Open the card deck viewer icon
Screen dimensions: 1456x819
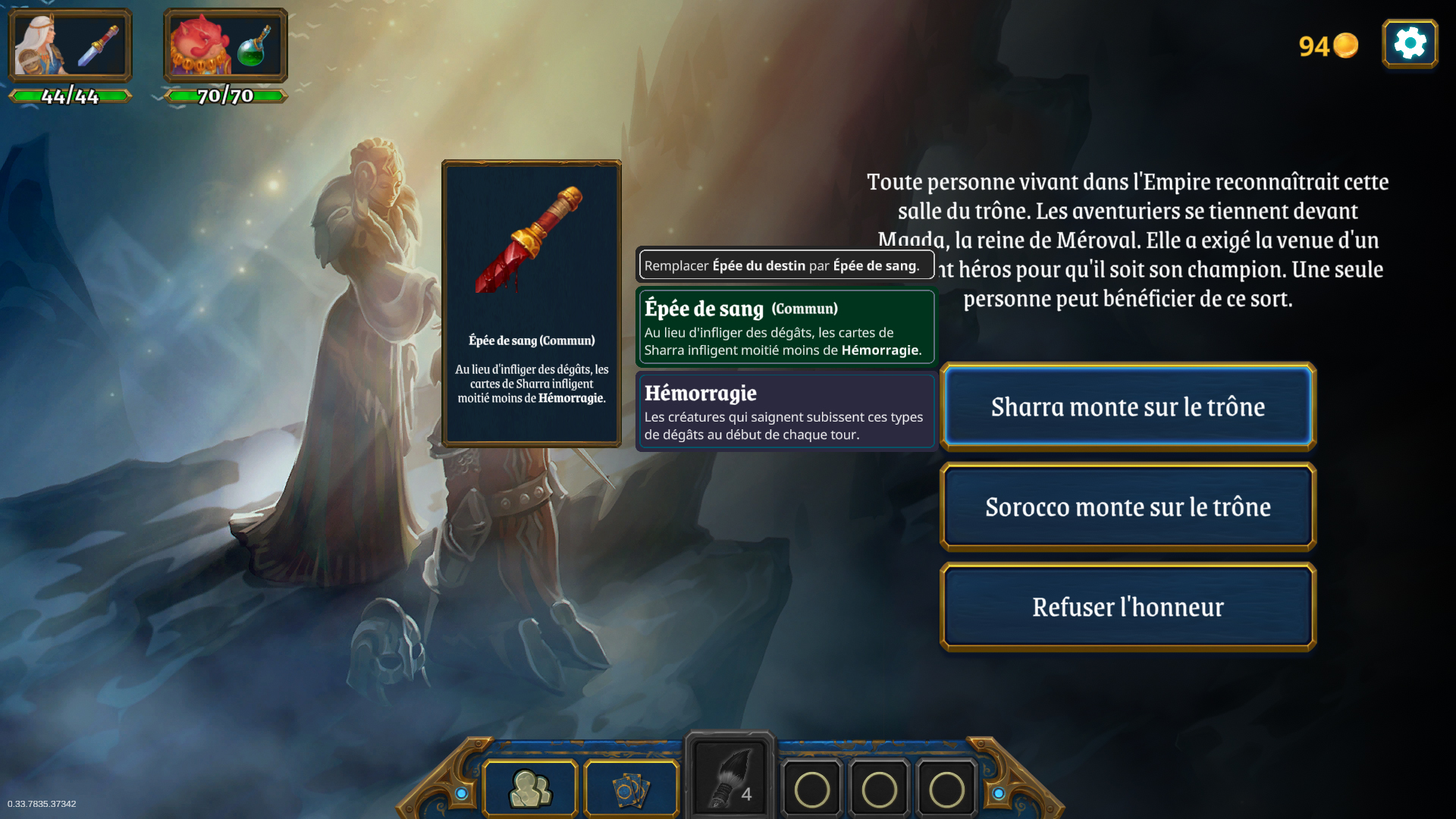[629, 789]
